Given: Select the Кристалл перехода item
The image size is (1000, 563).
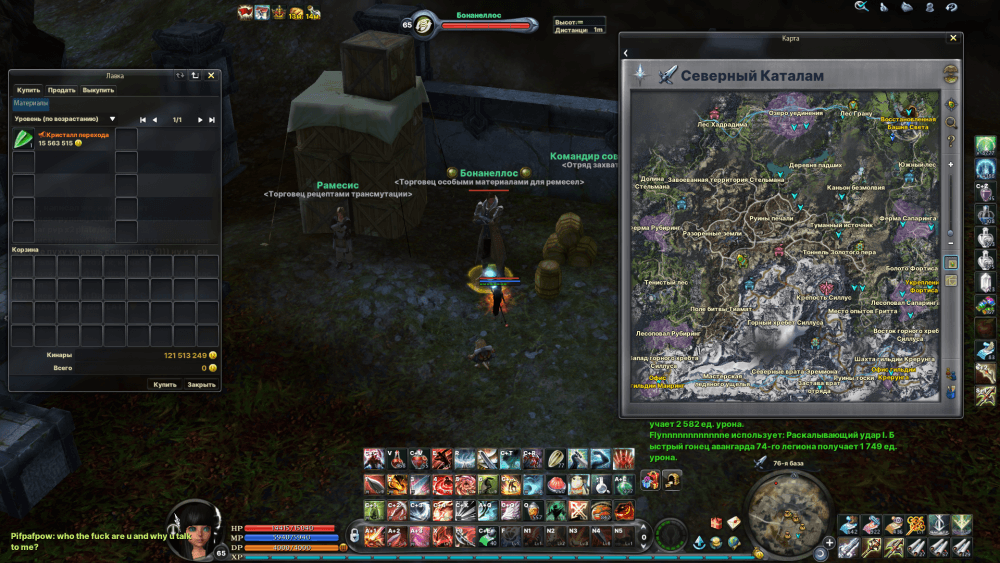Looking at the screenshot, I should (24, 139).
